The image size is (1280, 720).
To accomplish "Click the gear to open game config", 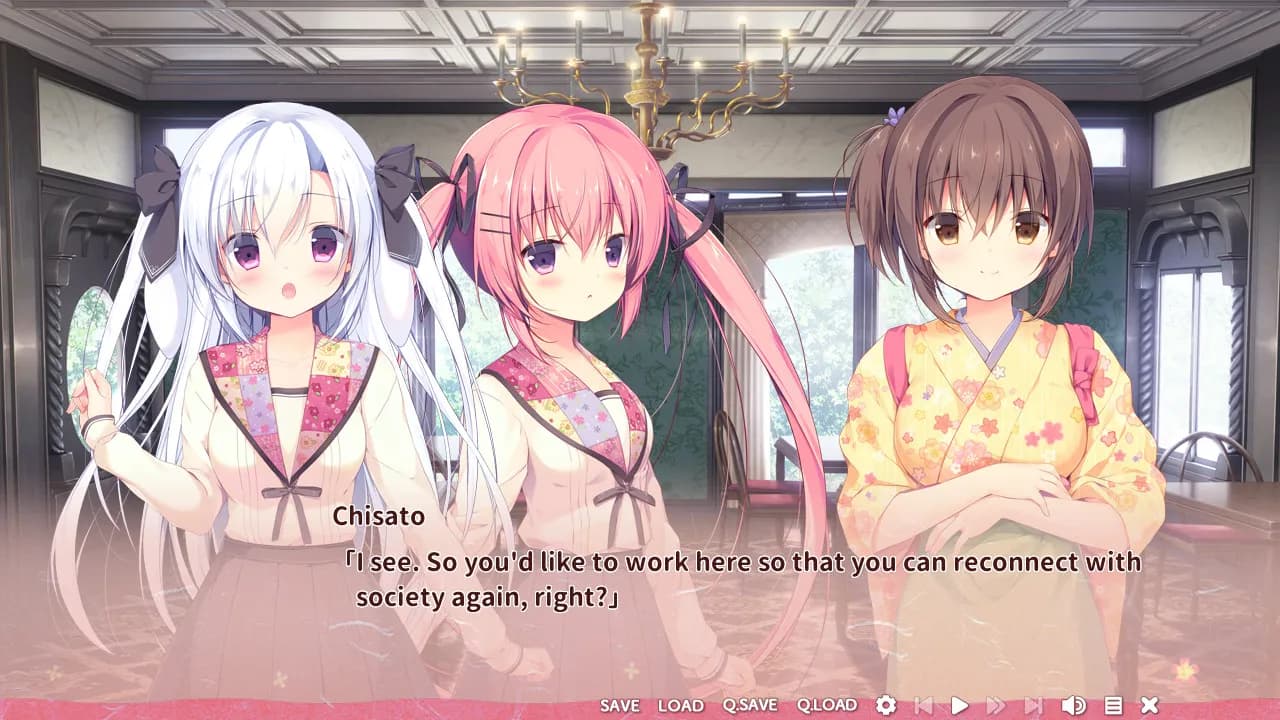I will [885, 705].
